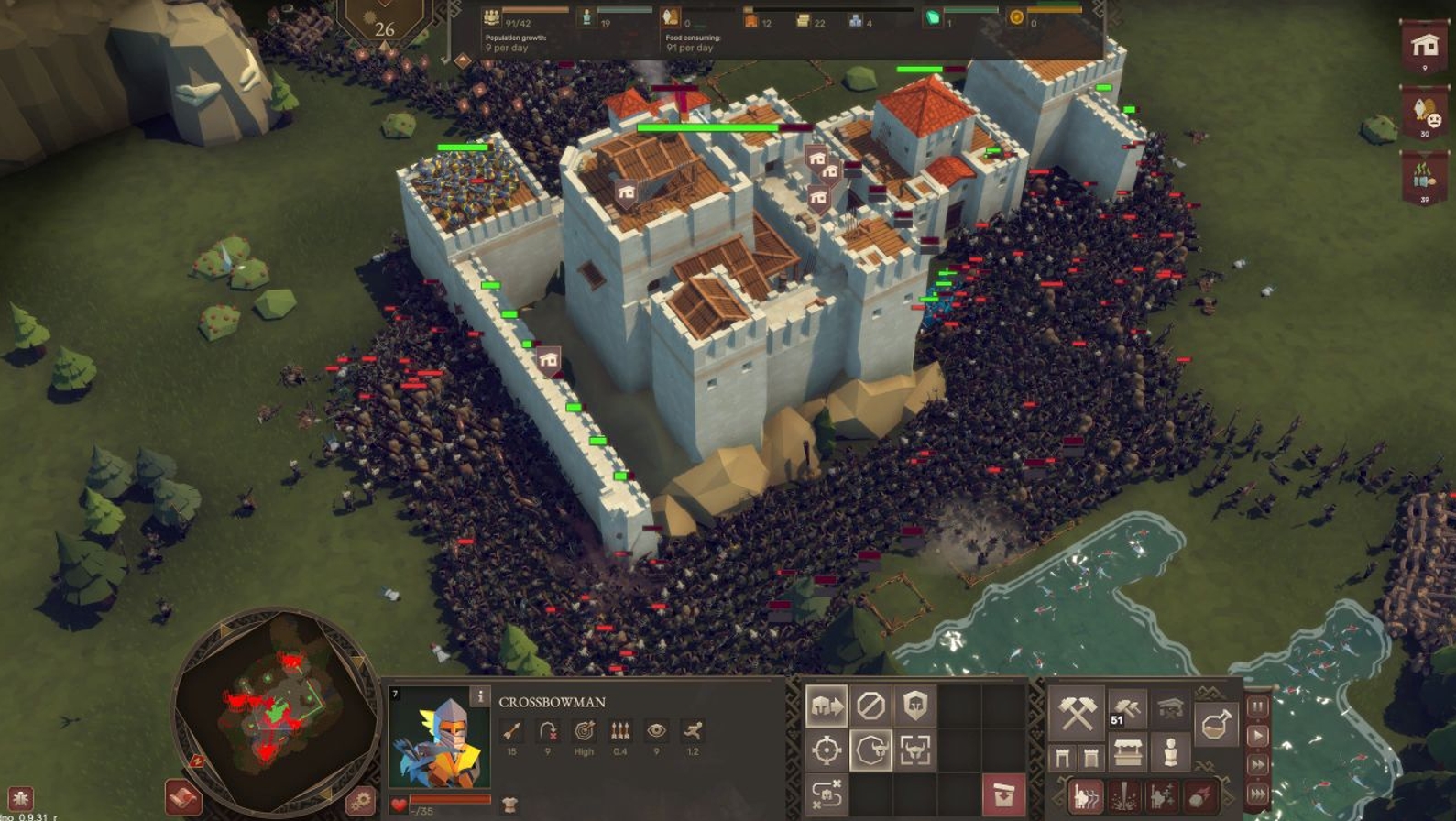Screen dimensions: 1456x821
Task: Set game speed to normal play
Action: [x=1257, y=736]
